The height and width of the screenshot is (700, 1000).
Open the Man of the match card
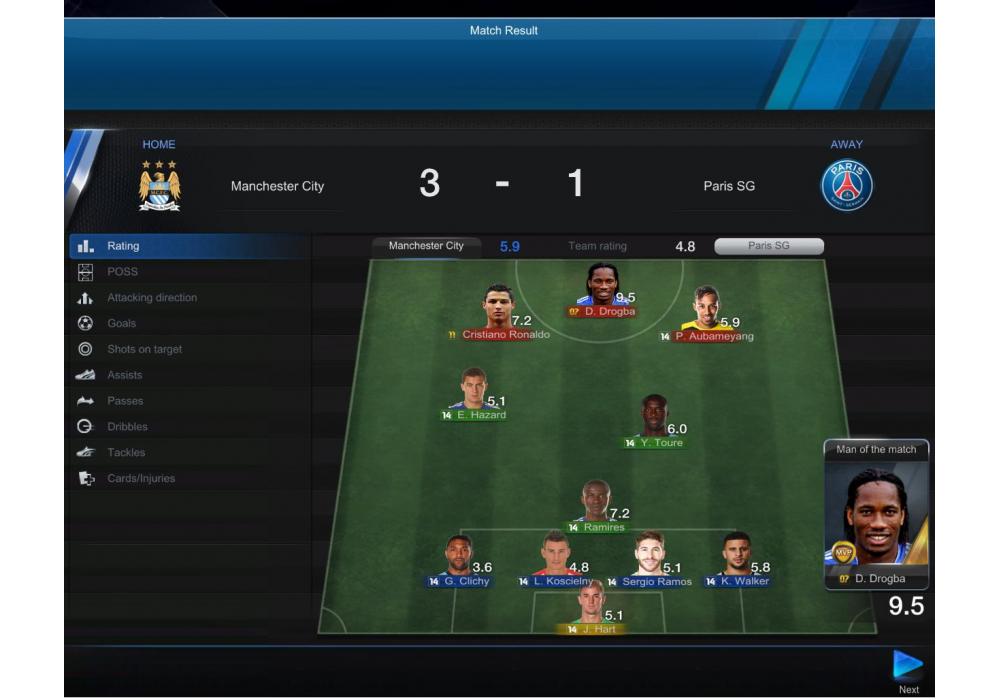point(876,515)
